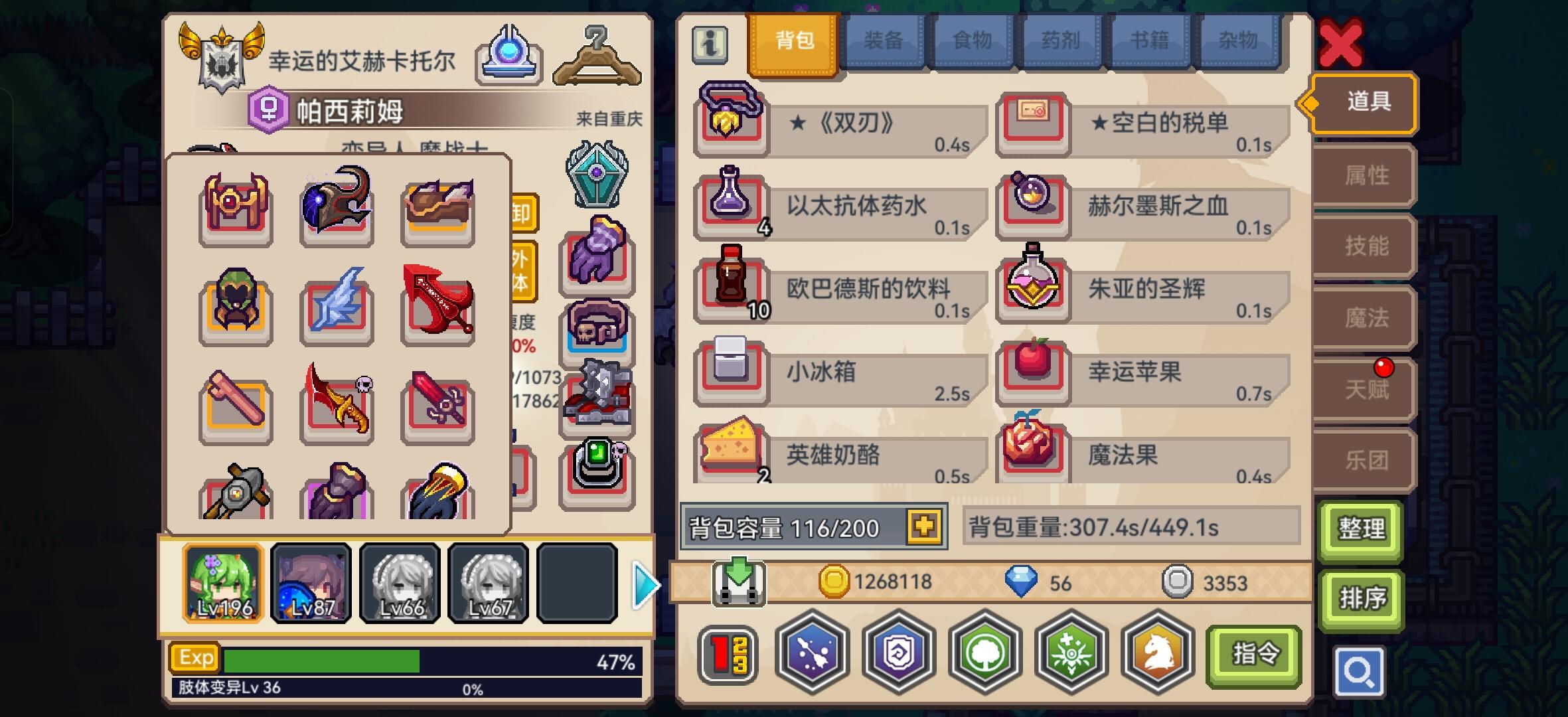The width and height of the screenshot is (1568, 717).
Task: Click the 幸运苹果 apple item icon
Action: 1033,368
